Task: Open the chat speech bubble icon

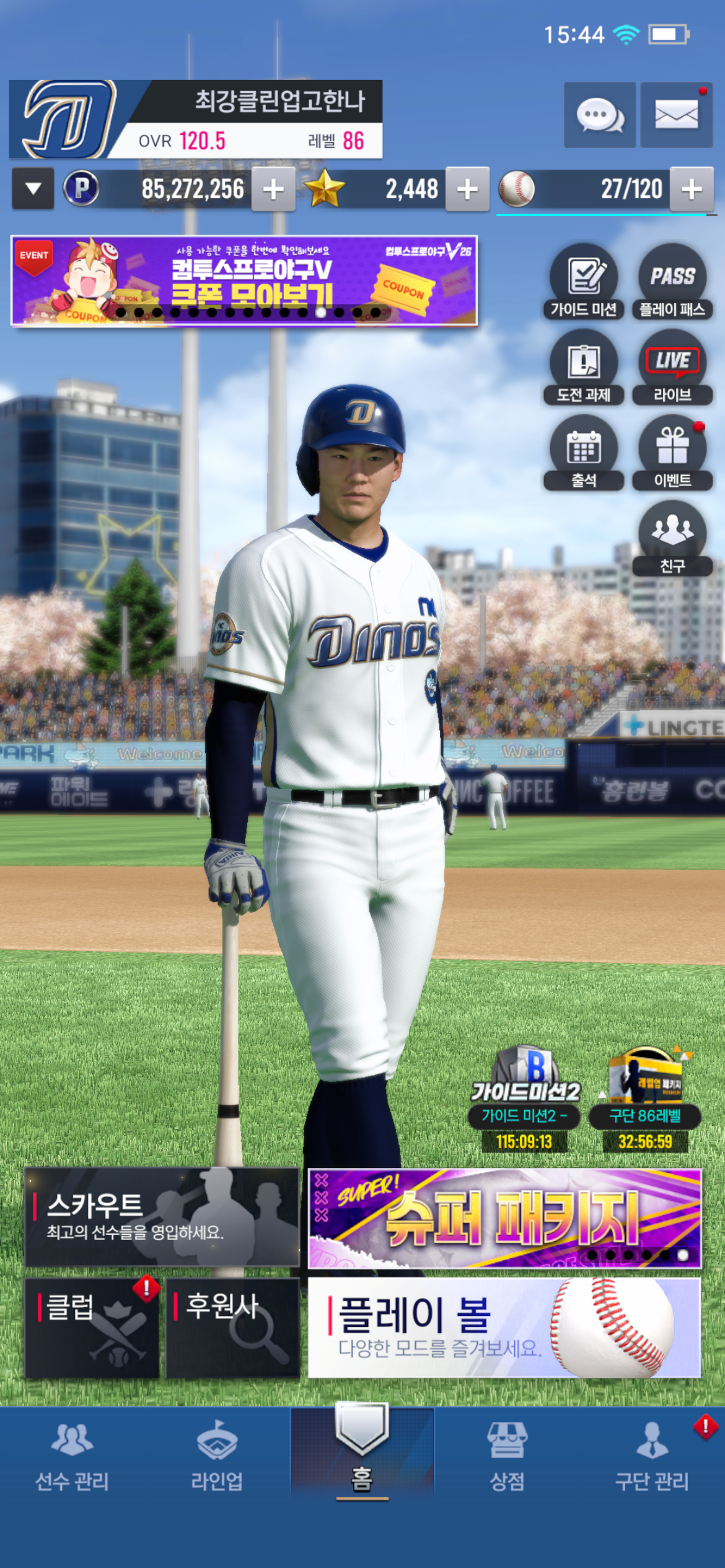Action: (599, 115)
